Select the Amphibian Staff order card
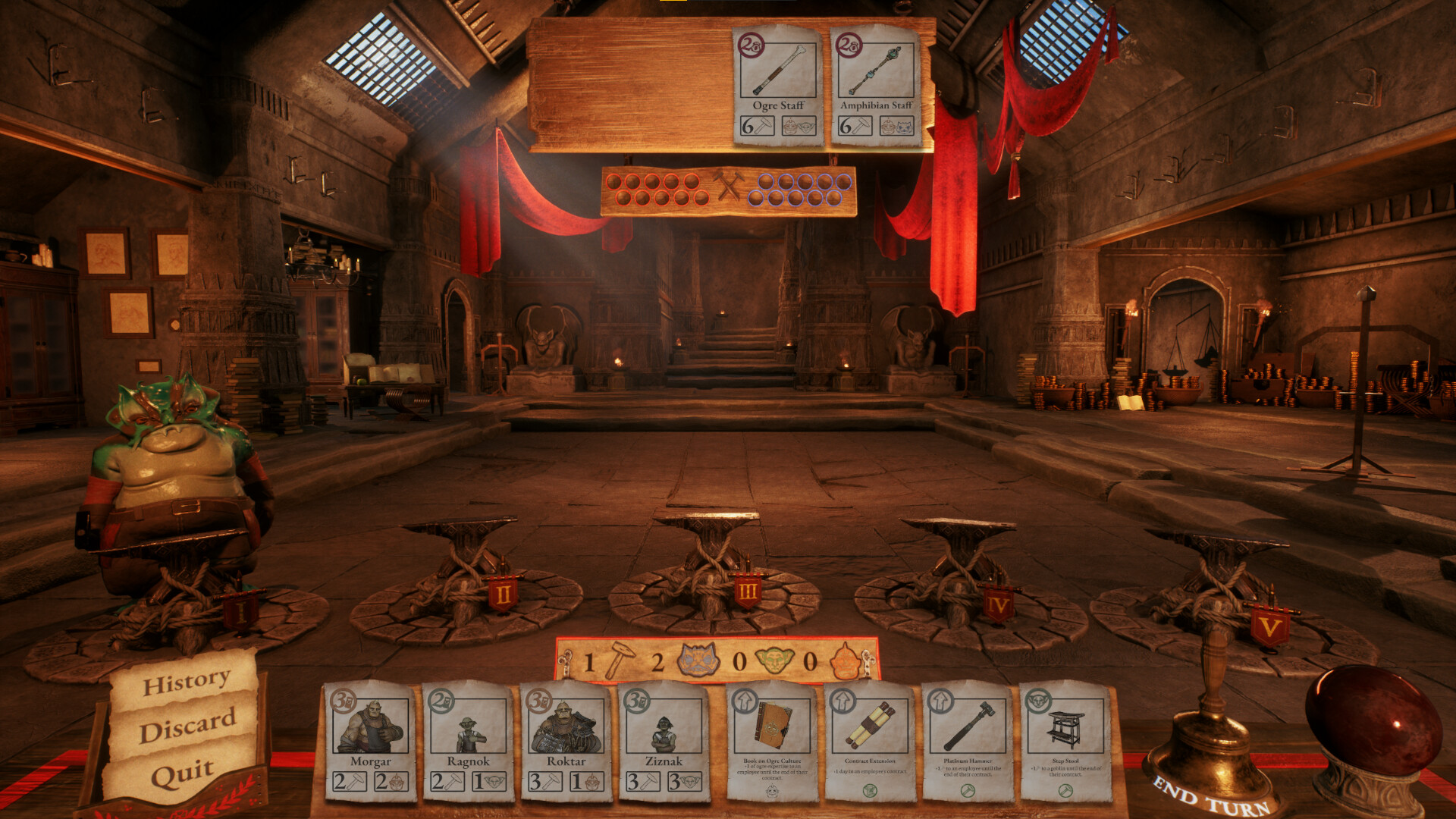 click(877, 83)
